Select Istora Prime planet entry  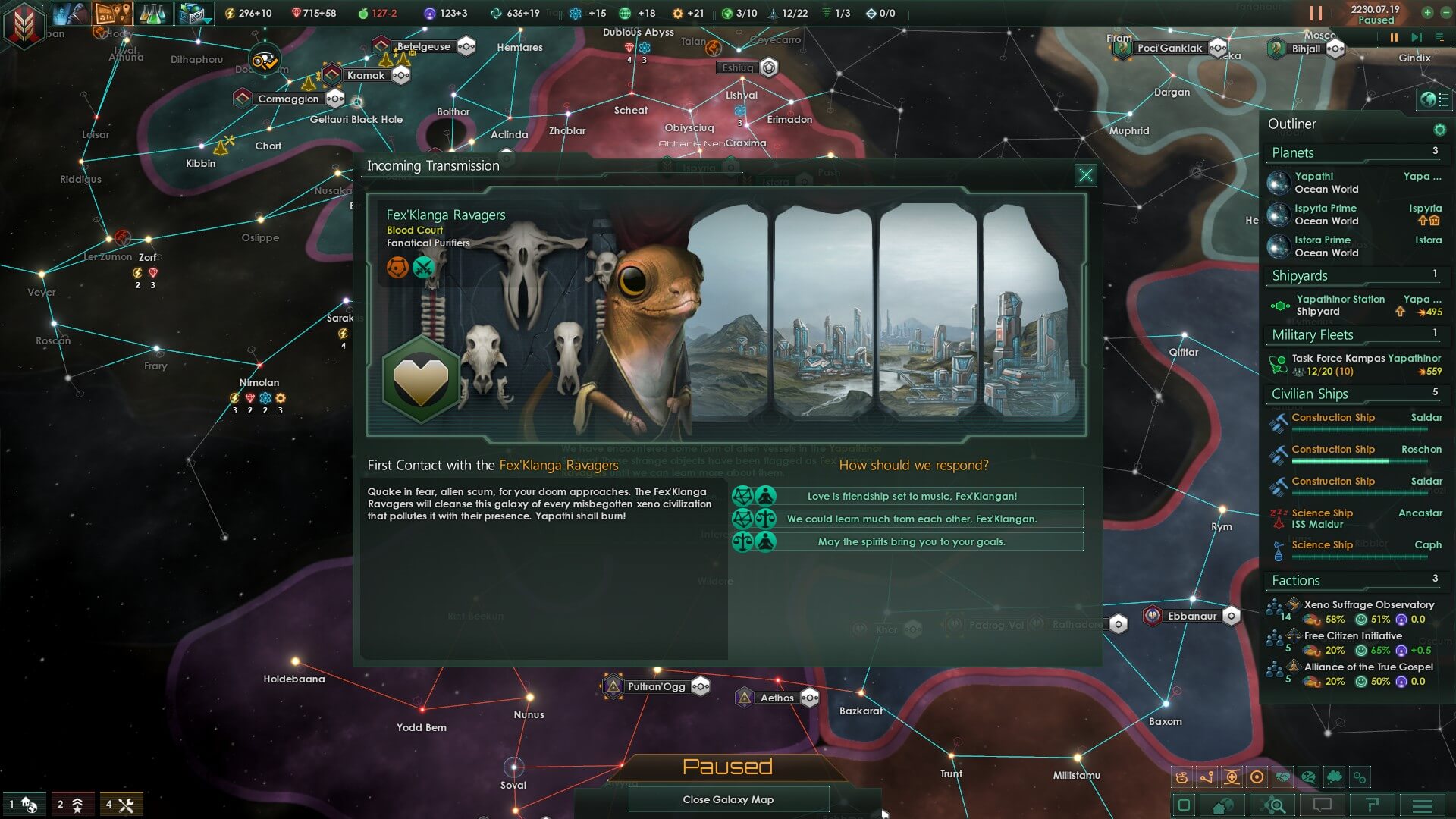1326,246
